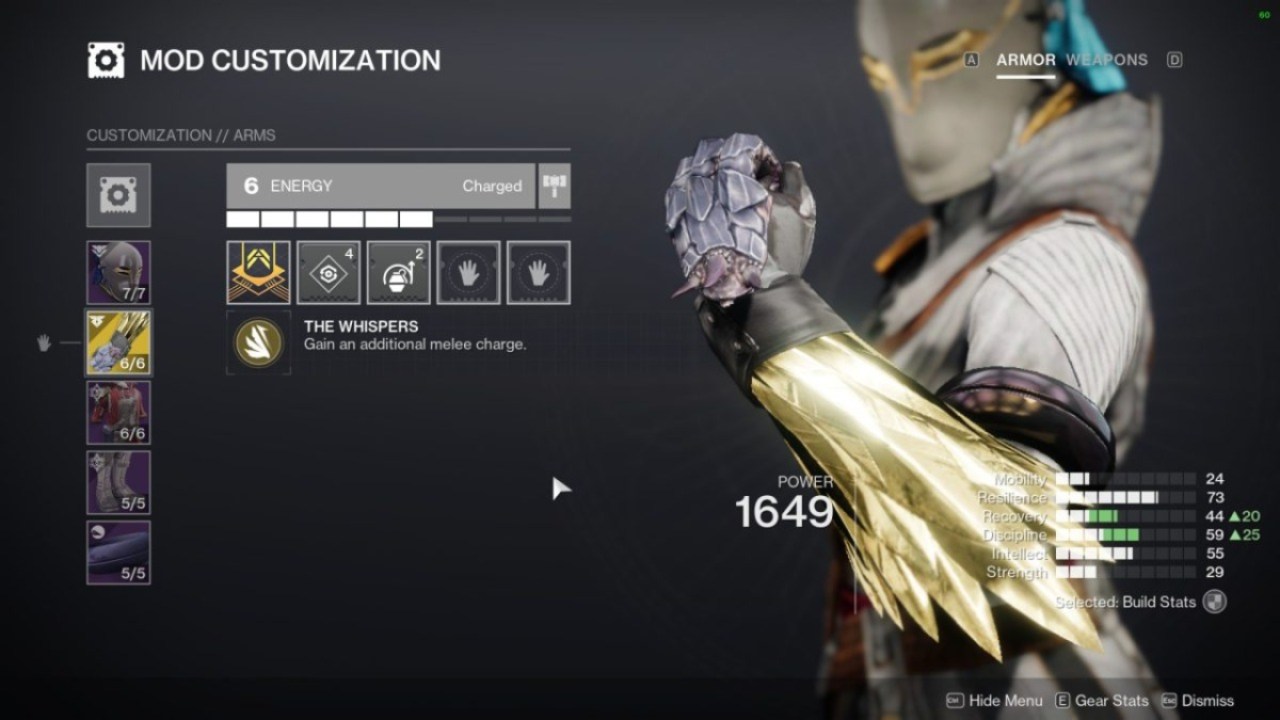
Task: Click the grenade mod with 2 counter
Action: click(398, 272)
